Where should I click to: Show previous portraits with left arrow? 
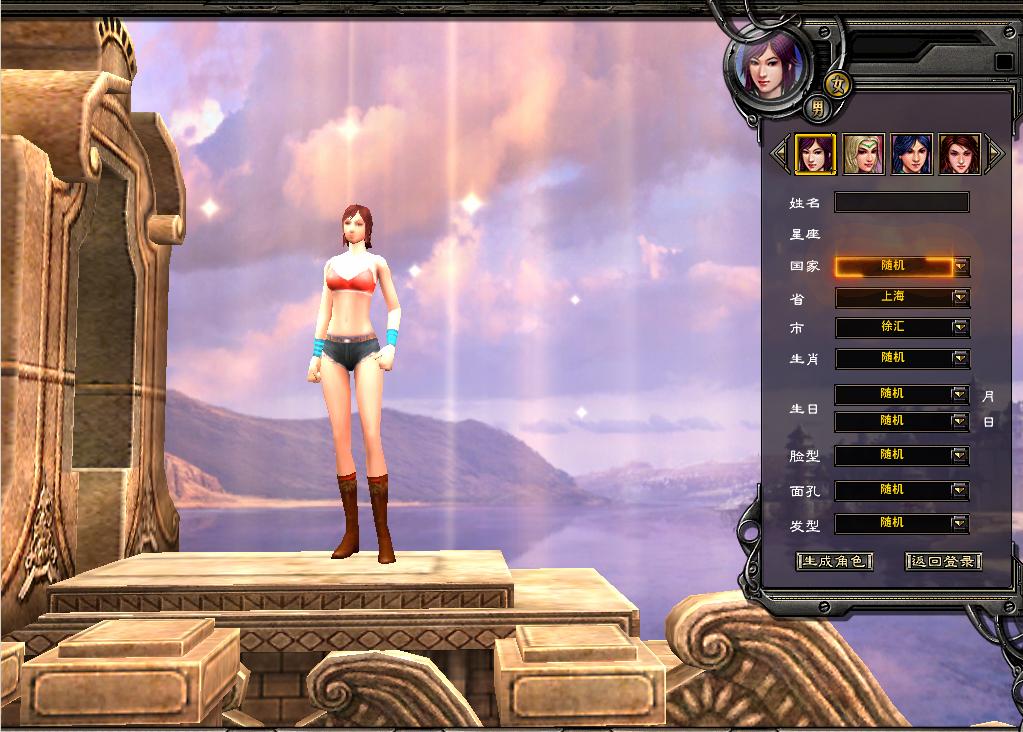[780, 154]
